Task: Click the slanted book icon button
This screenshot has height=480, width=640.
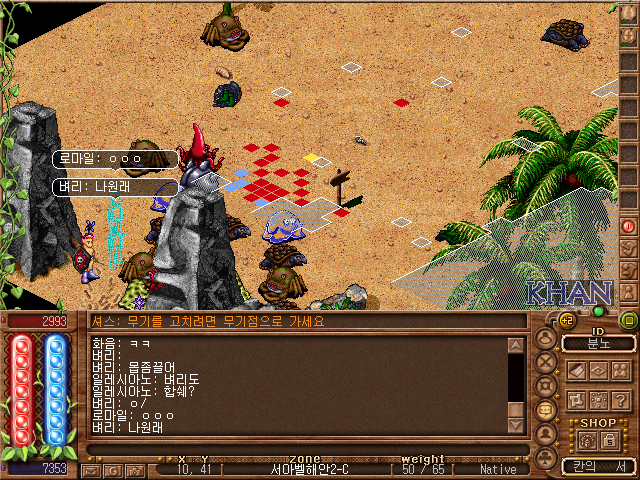Action: pos(576,370)
